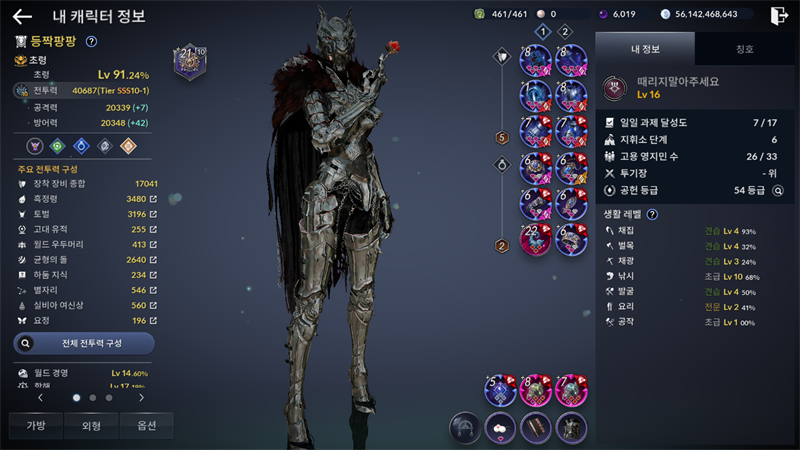Select the 내 정보 tab
Image resolution: width=800 pixels, height=450 pixels.
[x=645, y=48]
